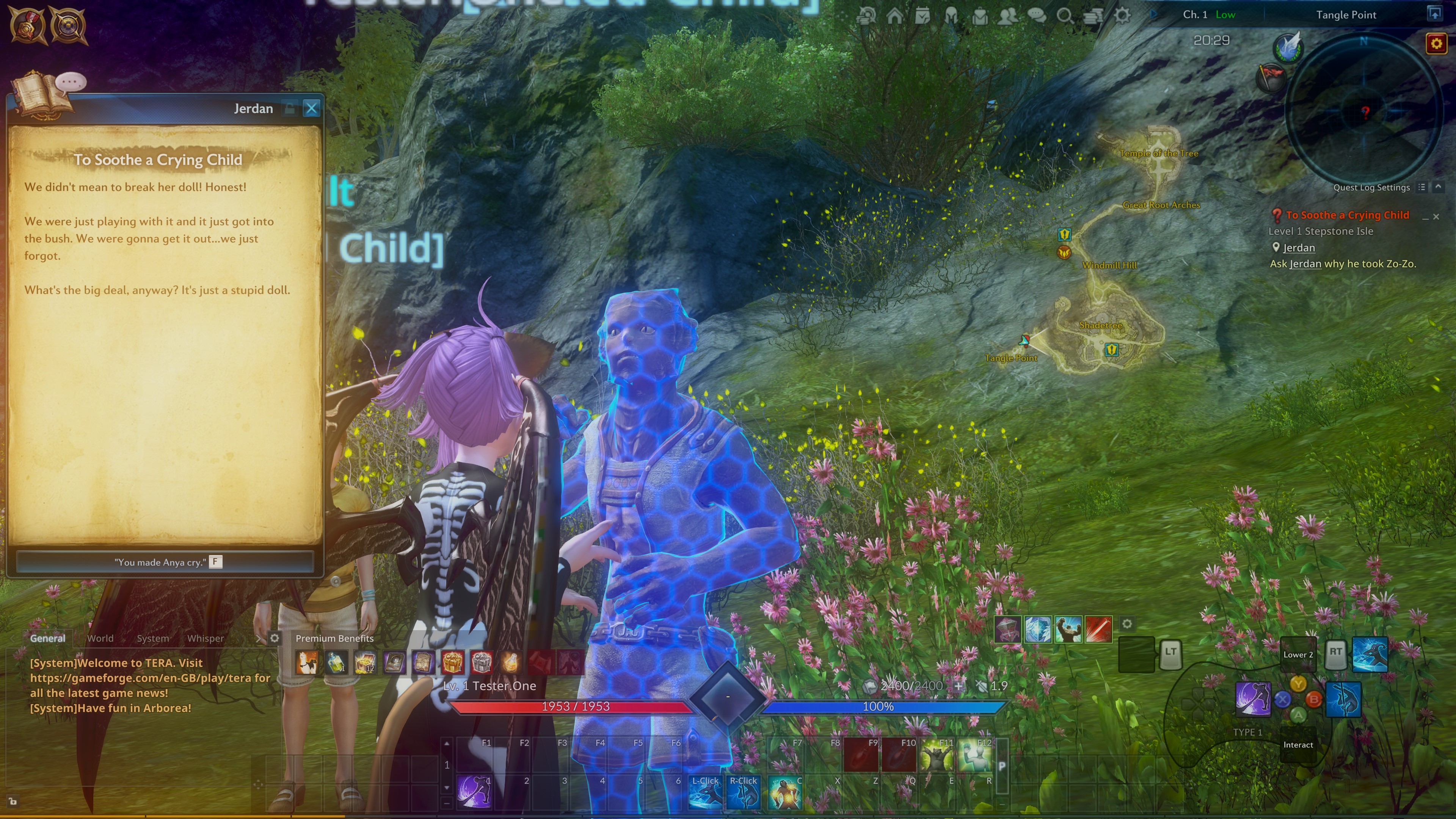This screenshot has height=819, width=1456.
Task: Switch to the World chat tab
Action: pos(100,638)
